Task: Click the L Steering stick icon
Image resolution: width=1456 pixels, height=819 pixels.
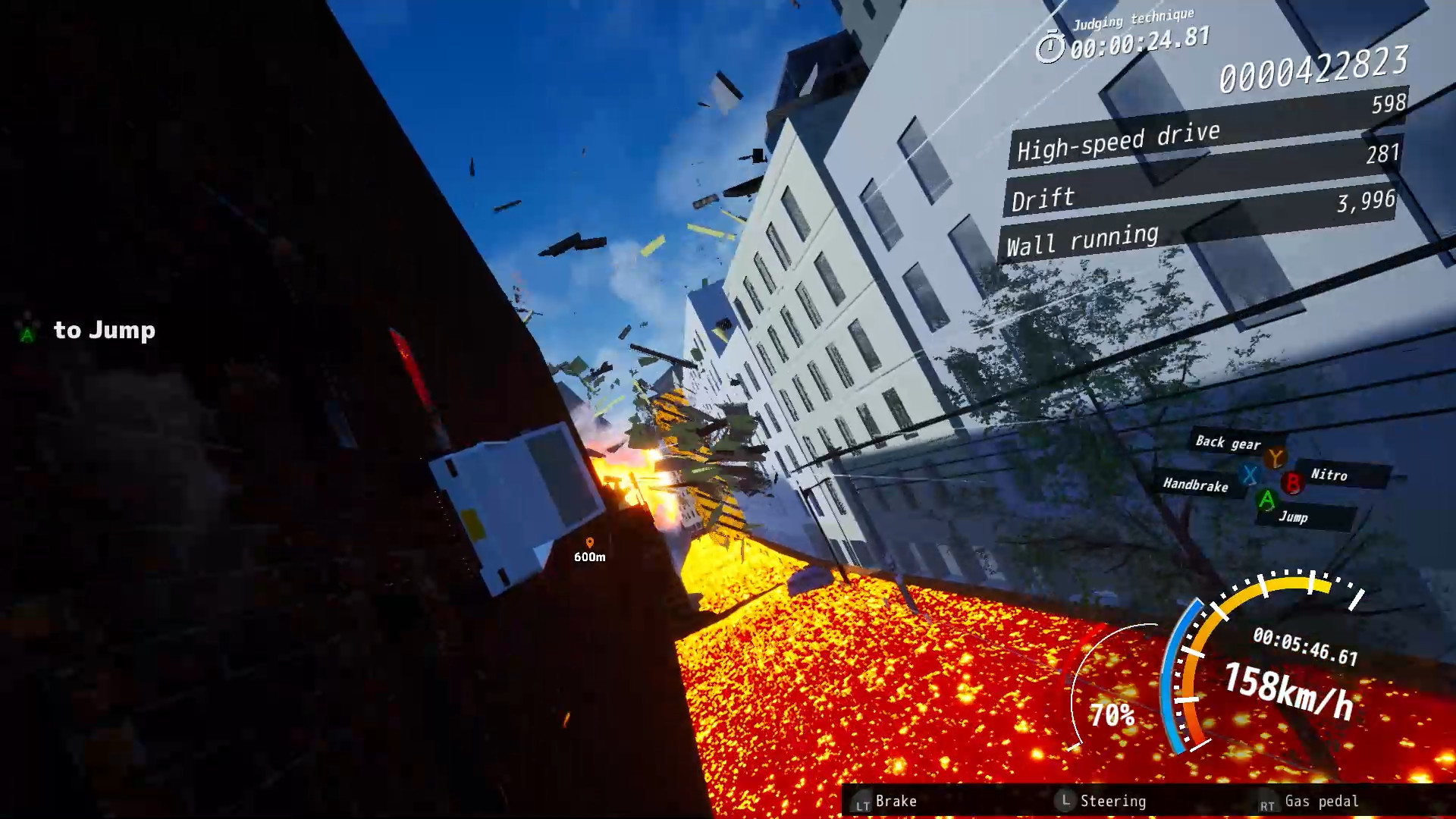Action: pyautogui.click(x=1066, y=801)
